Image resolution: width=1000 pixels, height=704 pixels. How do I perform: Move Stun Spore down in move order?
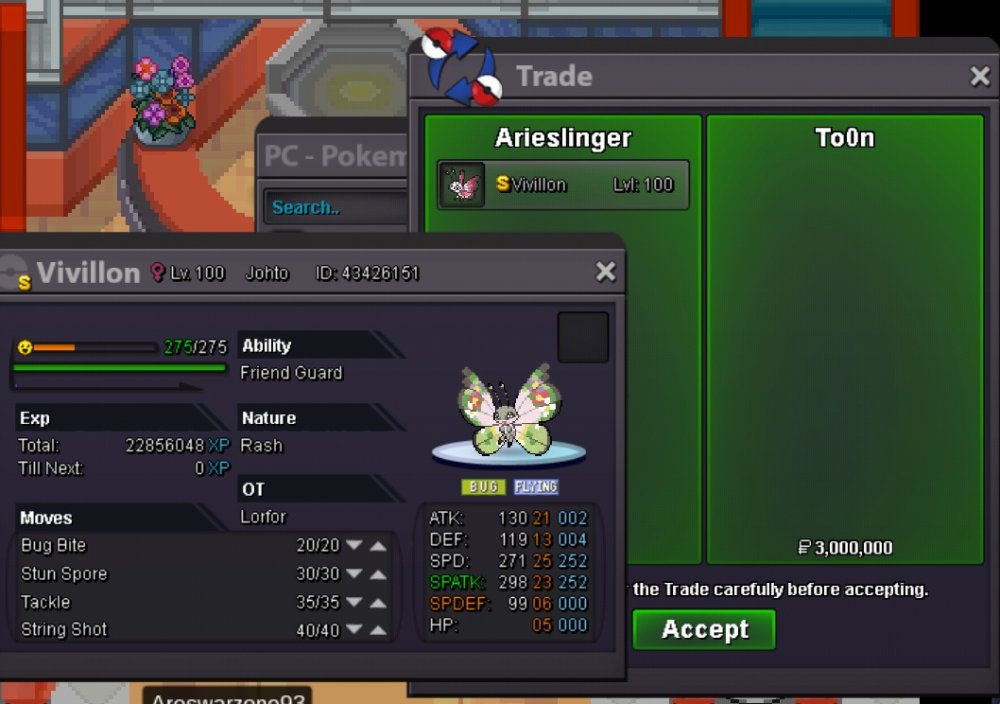[354, 574]
